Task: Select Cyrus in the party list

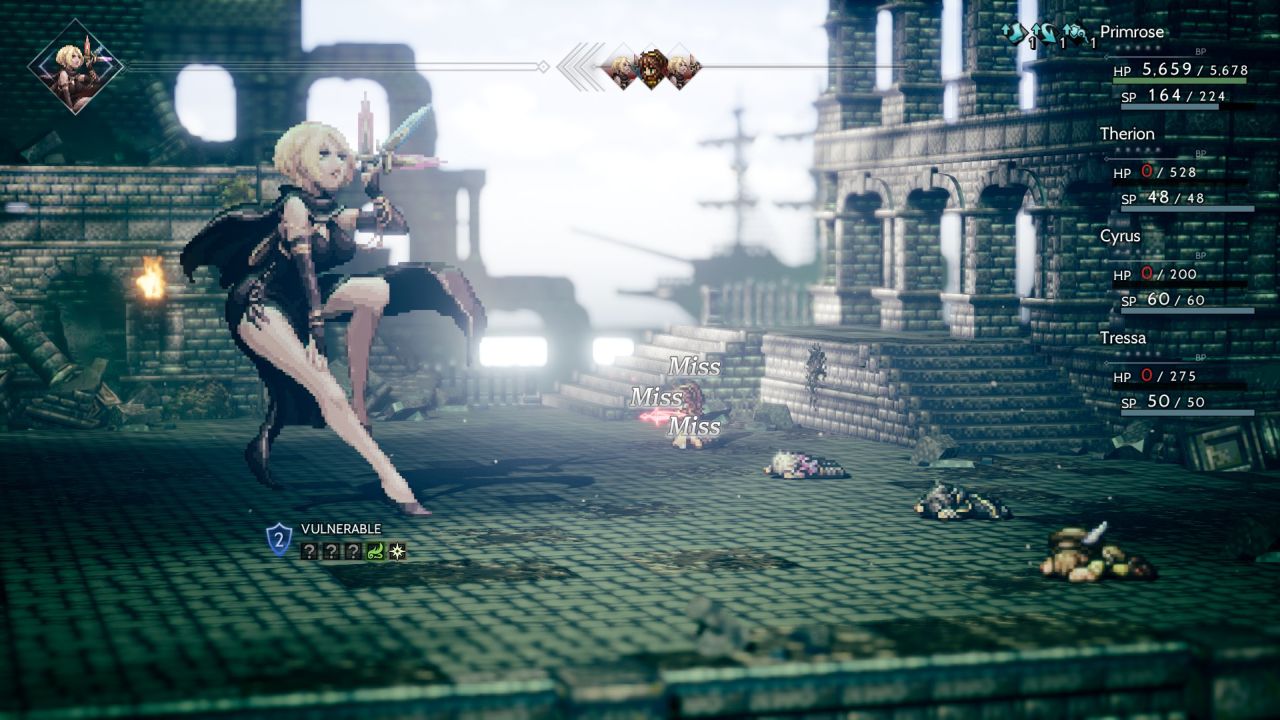Action: 1120,236
